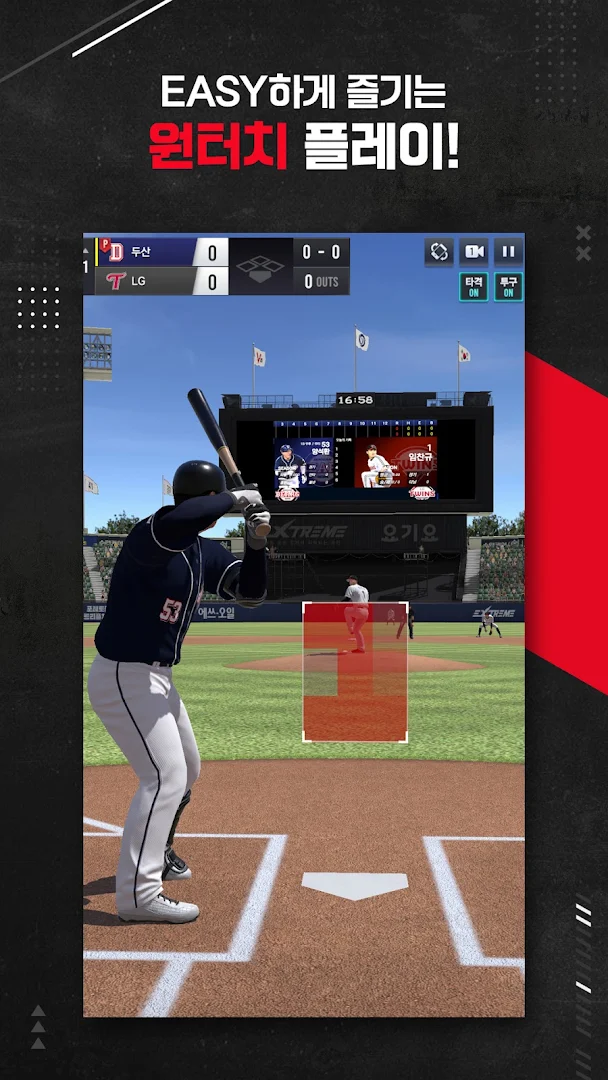Switch the camera view
The image size is (608, 1080).
pos(473,252)
